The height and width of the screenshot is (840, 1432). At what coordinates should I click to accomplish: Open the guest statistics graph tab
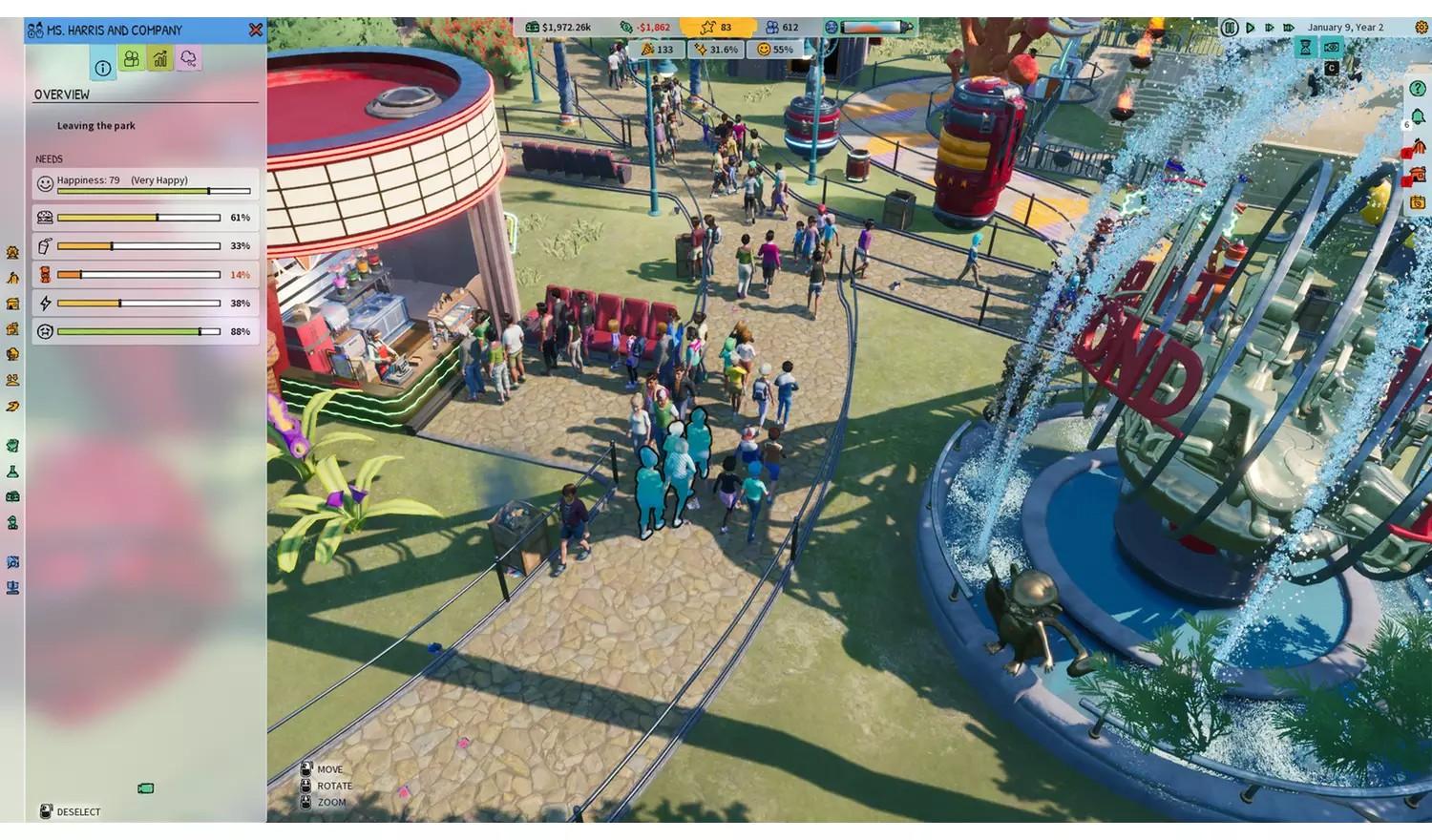(159, 60)
